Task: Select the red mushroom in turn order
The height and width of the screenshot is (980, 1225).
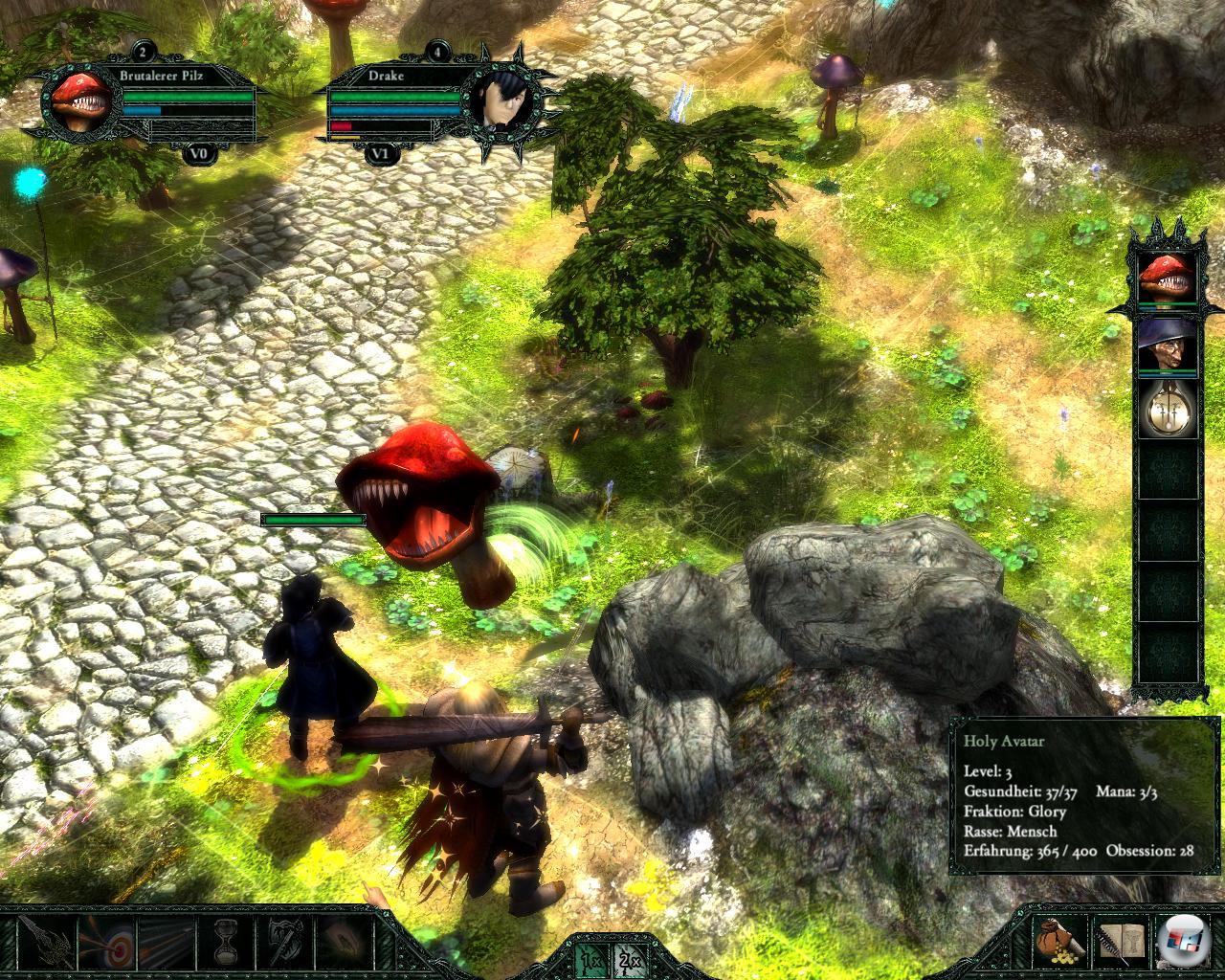Action: coord(1167,278)
